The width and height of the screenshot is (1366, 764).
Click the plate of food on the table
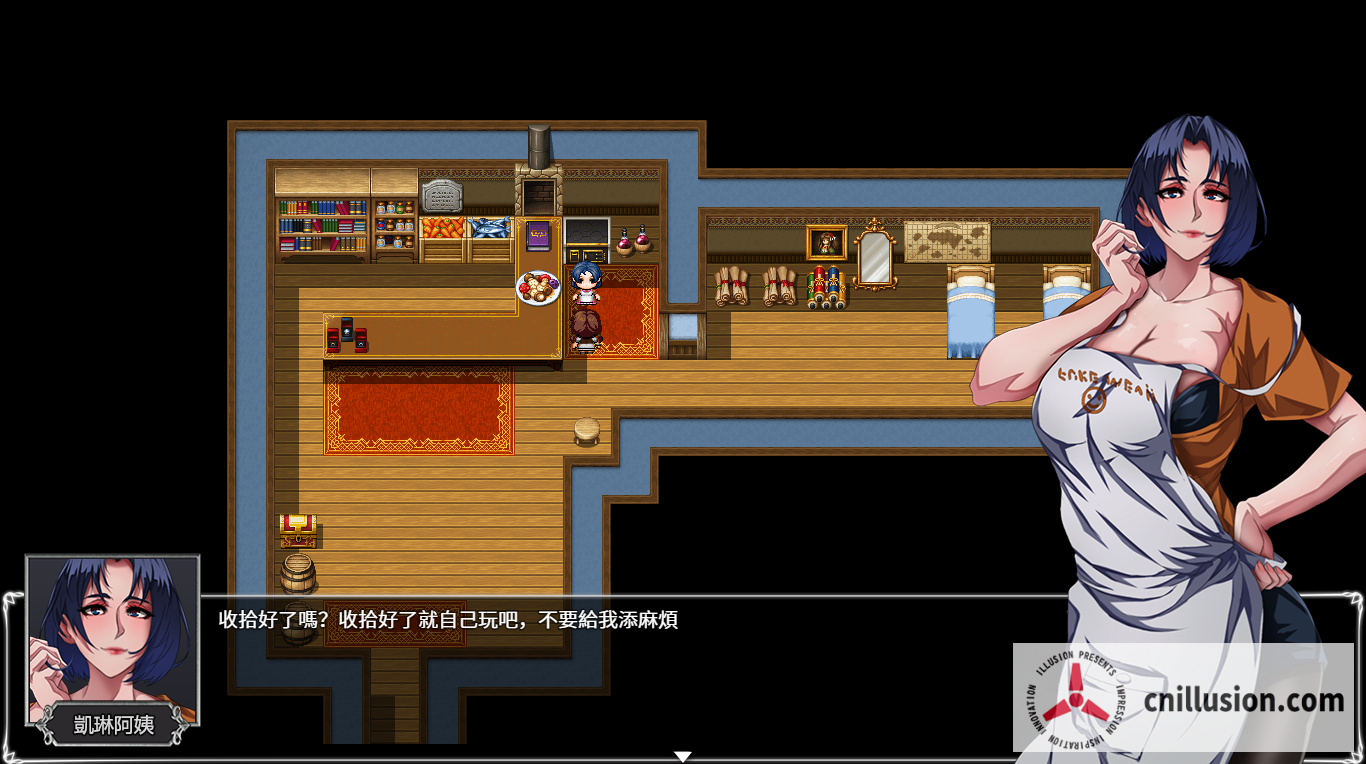538,287
